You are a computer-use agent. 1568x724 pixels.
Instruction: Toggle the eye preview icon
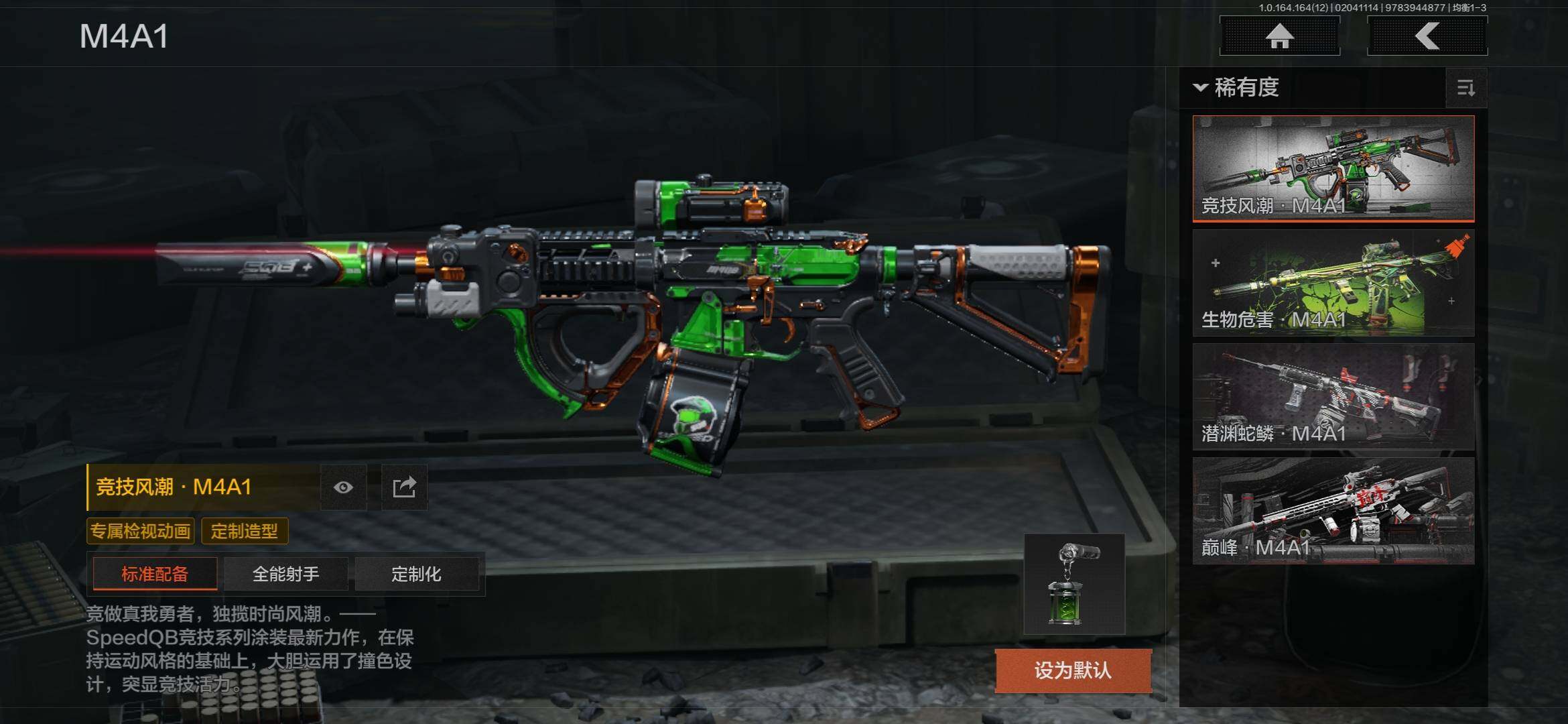pyautogui.click(x=343, y=487)
